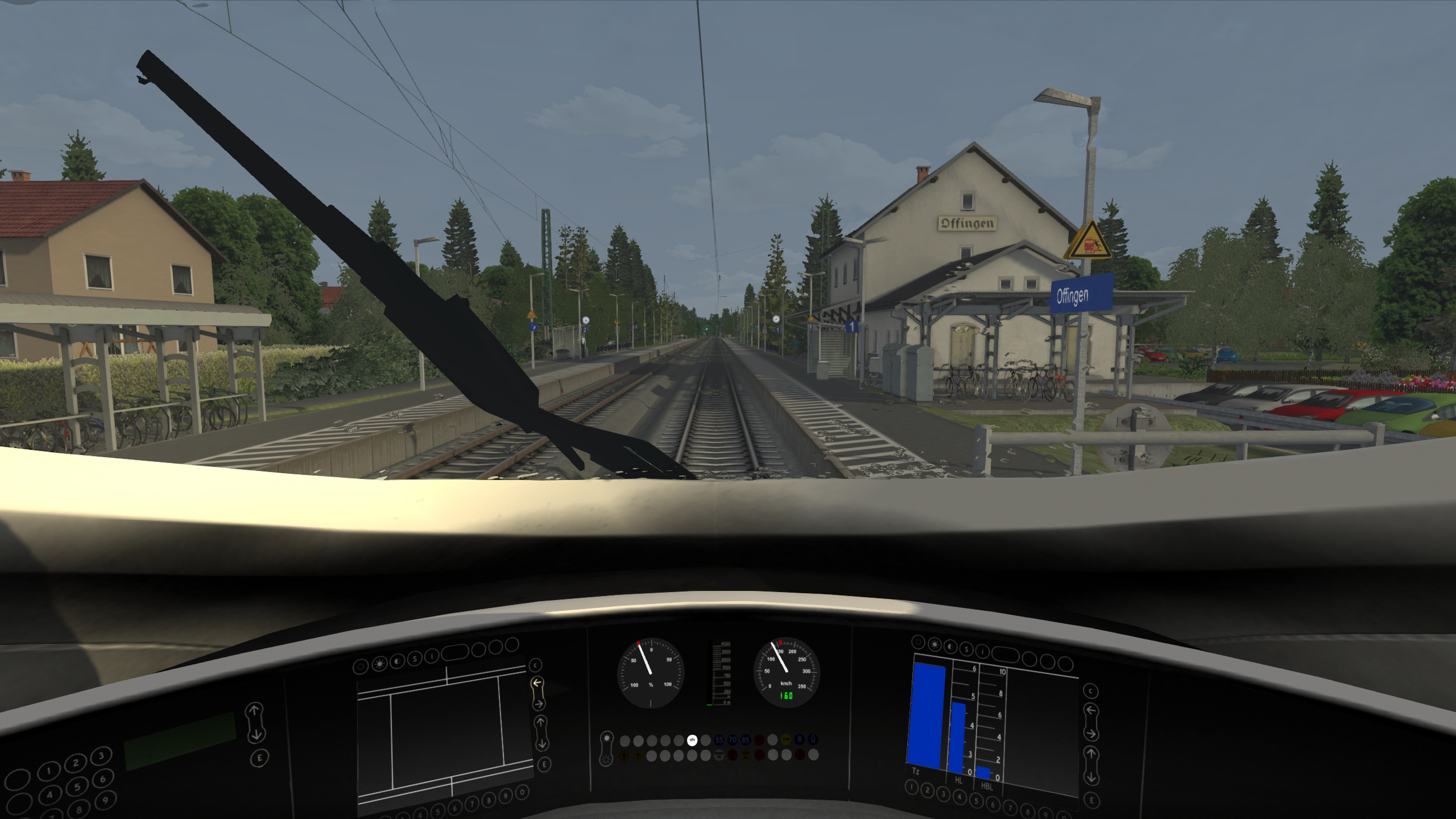Hit the E button beside the green LCD strip
Screen dimensions: 1456x819
[260, 758]
